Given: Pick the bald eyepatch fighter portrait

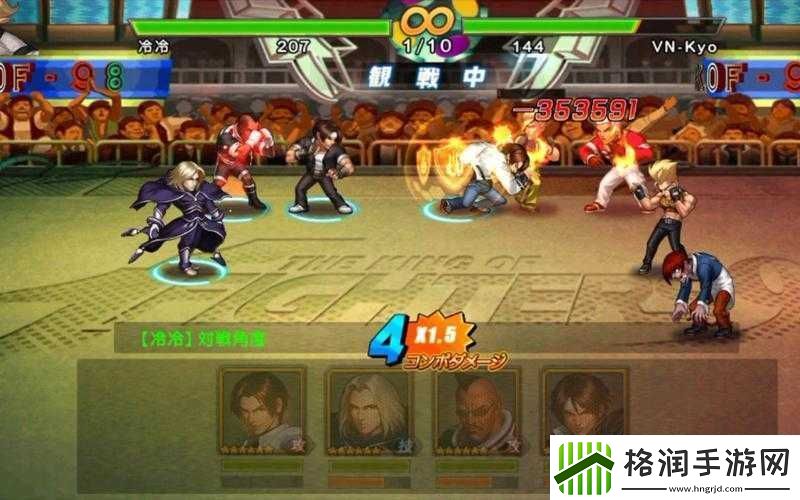Looking at the screenshot, I should tap(476, 409).
